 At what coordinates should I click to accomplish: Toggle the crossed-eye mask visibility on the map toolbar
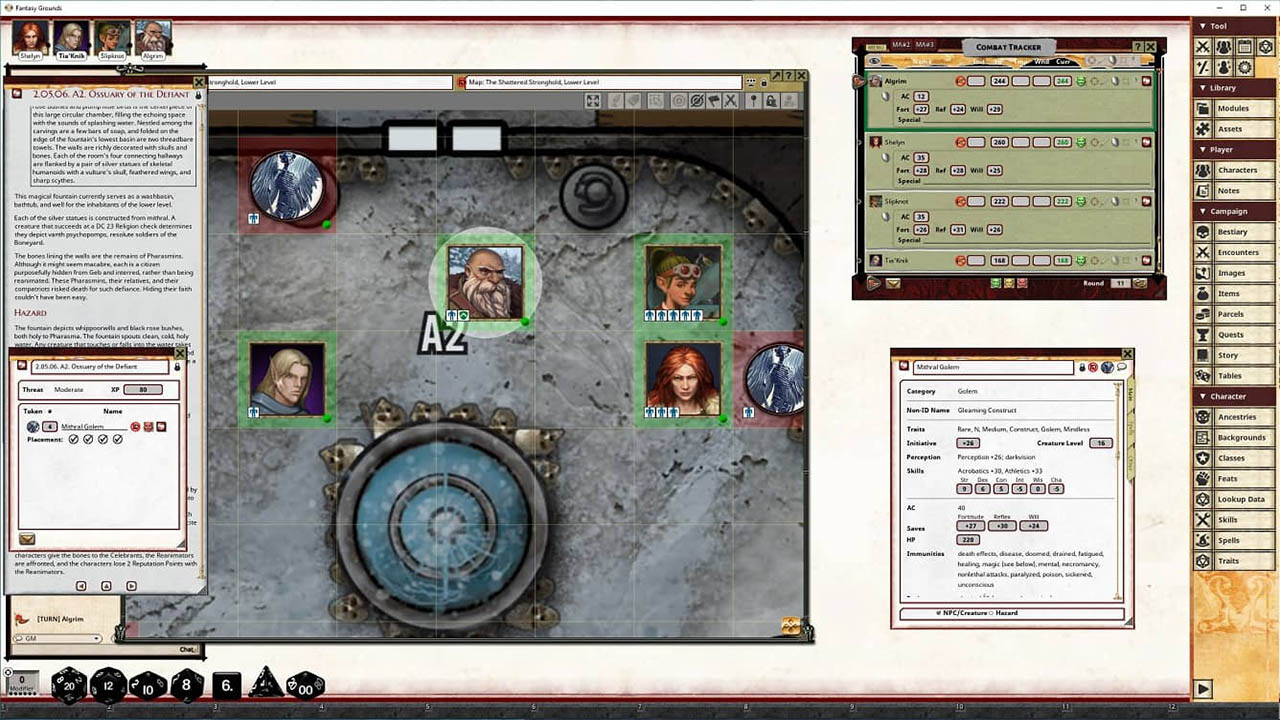coord(697,100)
